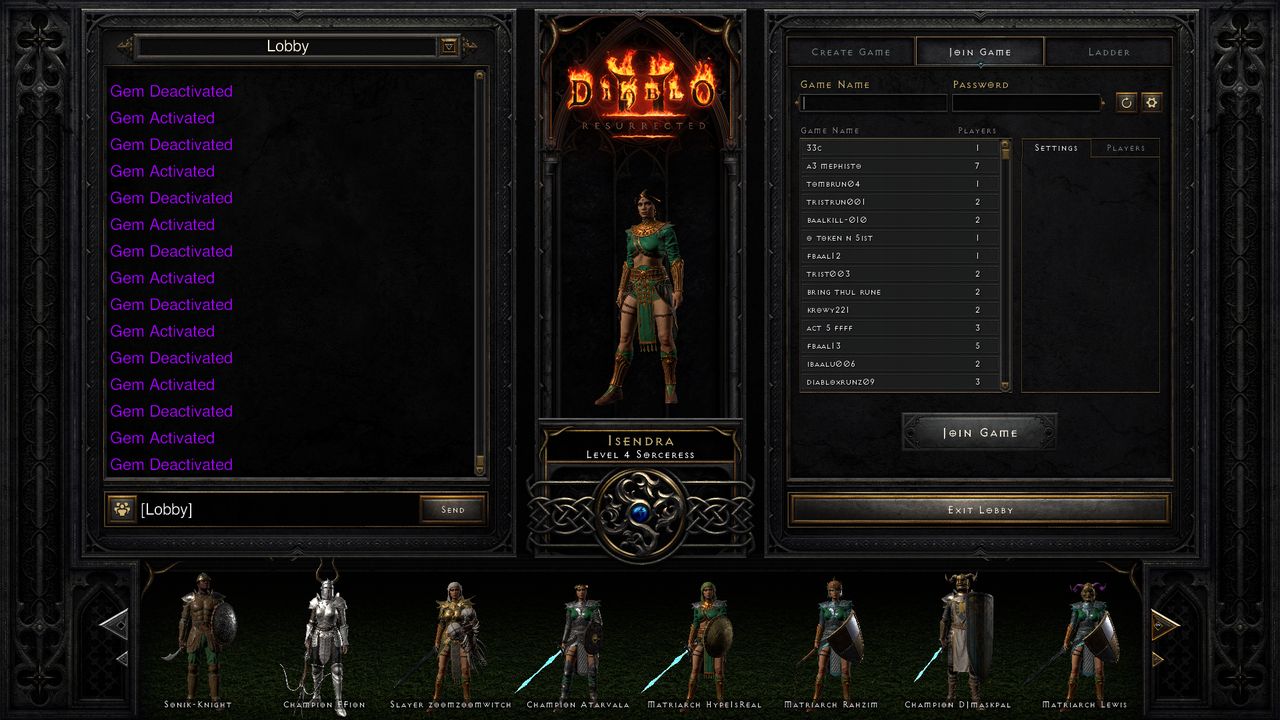Open the Ladder tab

click(x=1110, y=51)
